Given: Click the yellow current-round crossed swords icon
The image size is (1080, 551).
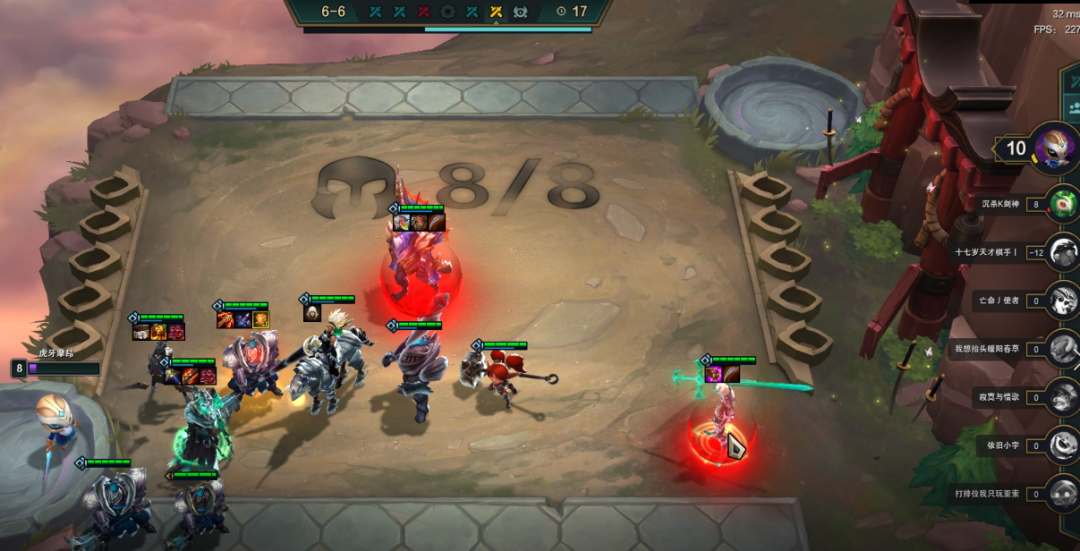Looking at the screenshot, I should 495,12.
